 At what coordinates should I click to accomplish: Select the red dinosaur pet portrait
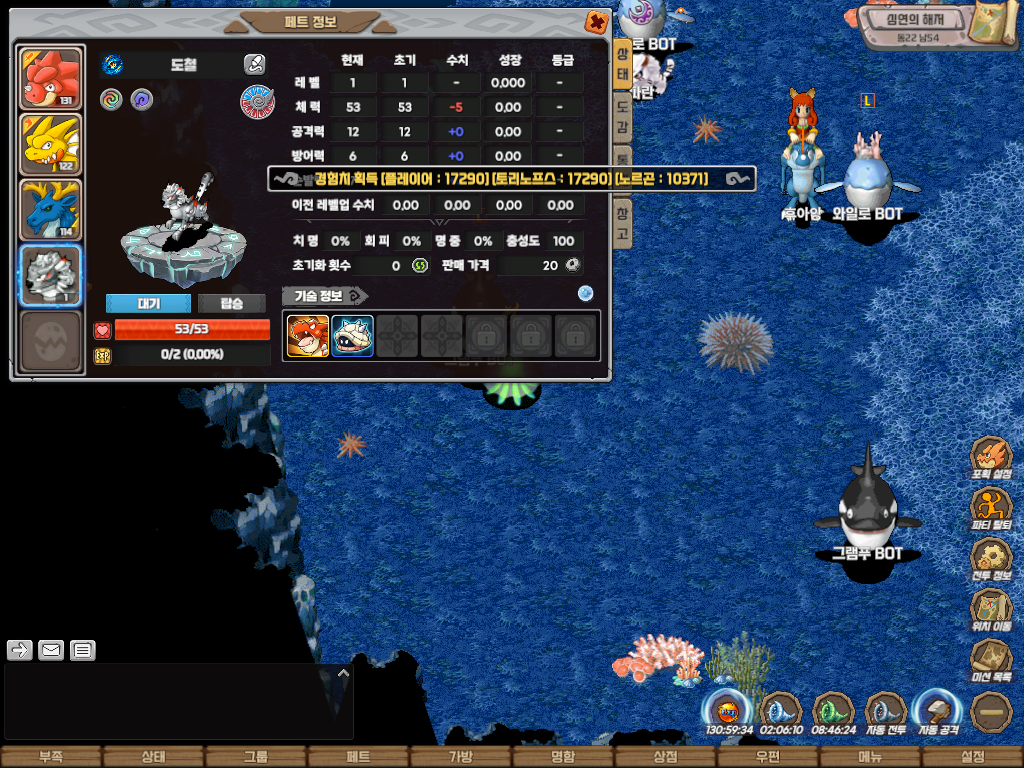50,79
